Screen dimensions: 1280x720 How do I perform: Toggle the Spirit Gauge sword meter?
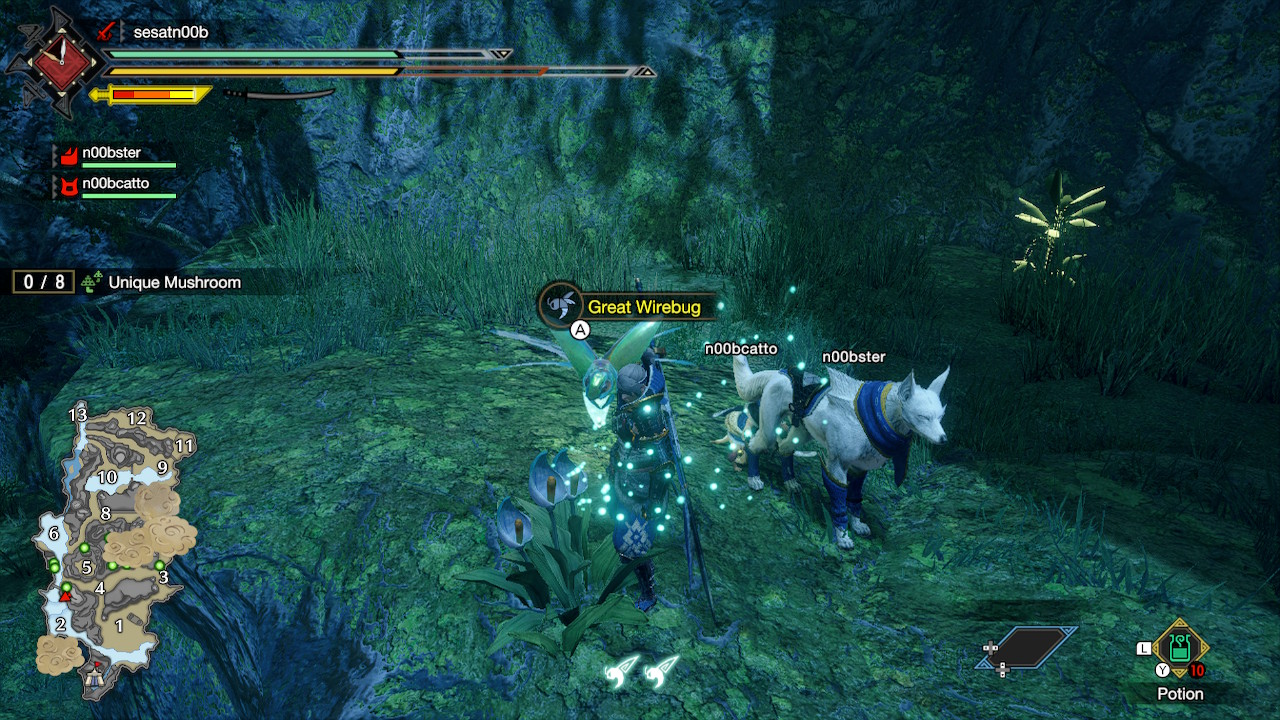click(150, 95)
